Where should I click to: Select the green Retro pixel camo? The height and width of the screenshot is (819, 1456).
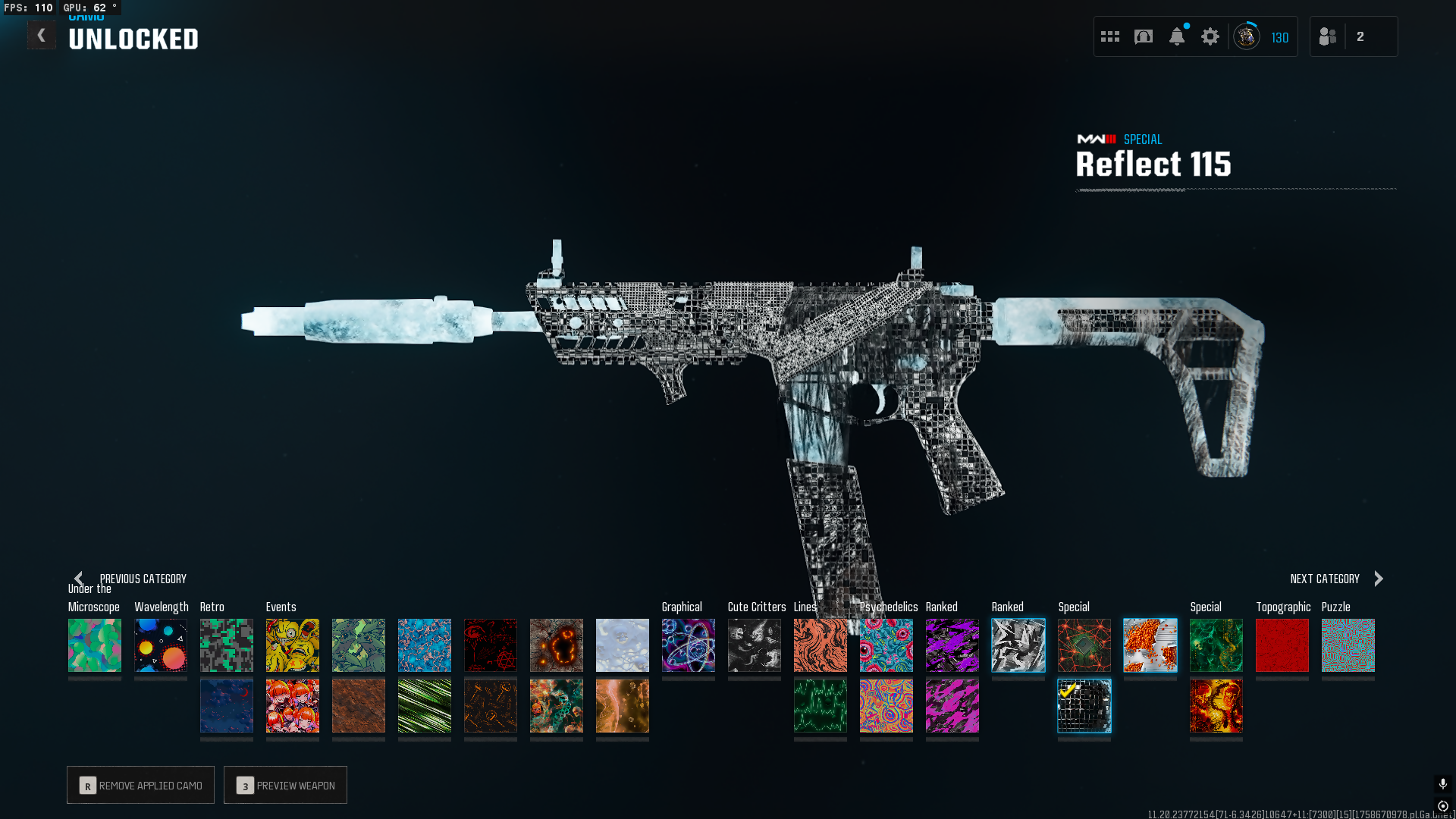tap(227, 645)
